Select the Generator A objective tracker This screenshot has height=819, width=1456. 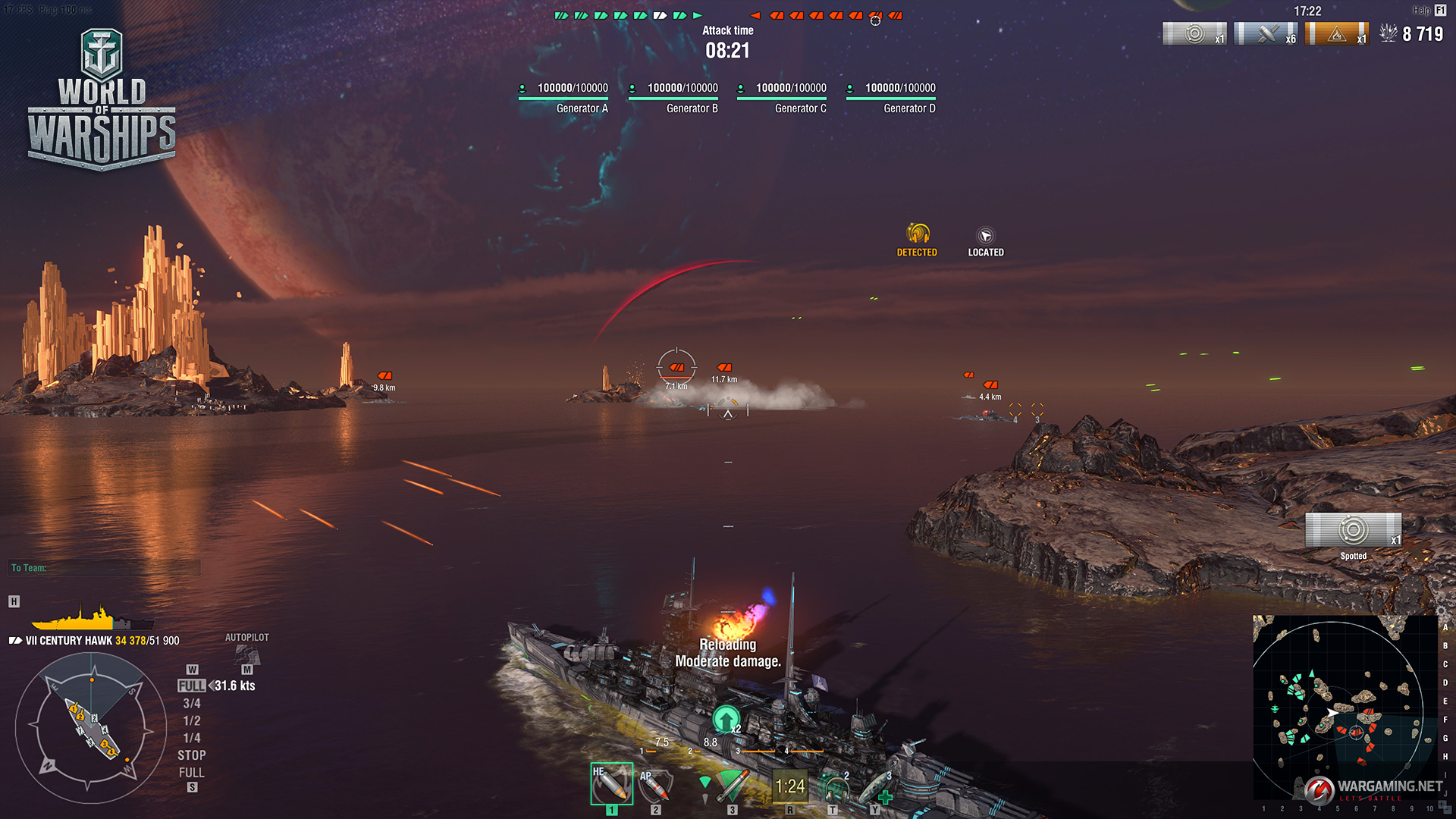pos(563,97)
